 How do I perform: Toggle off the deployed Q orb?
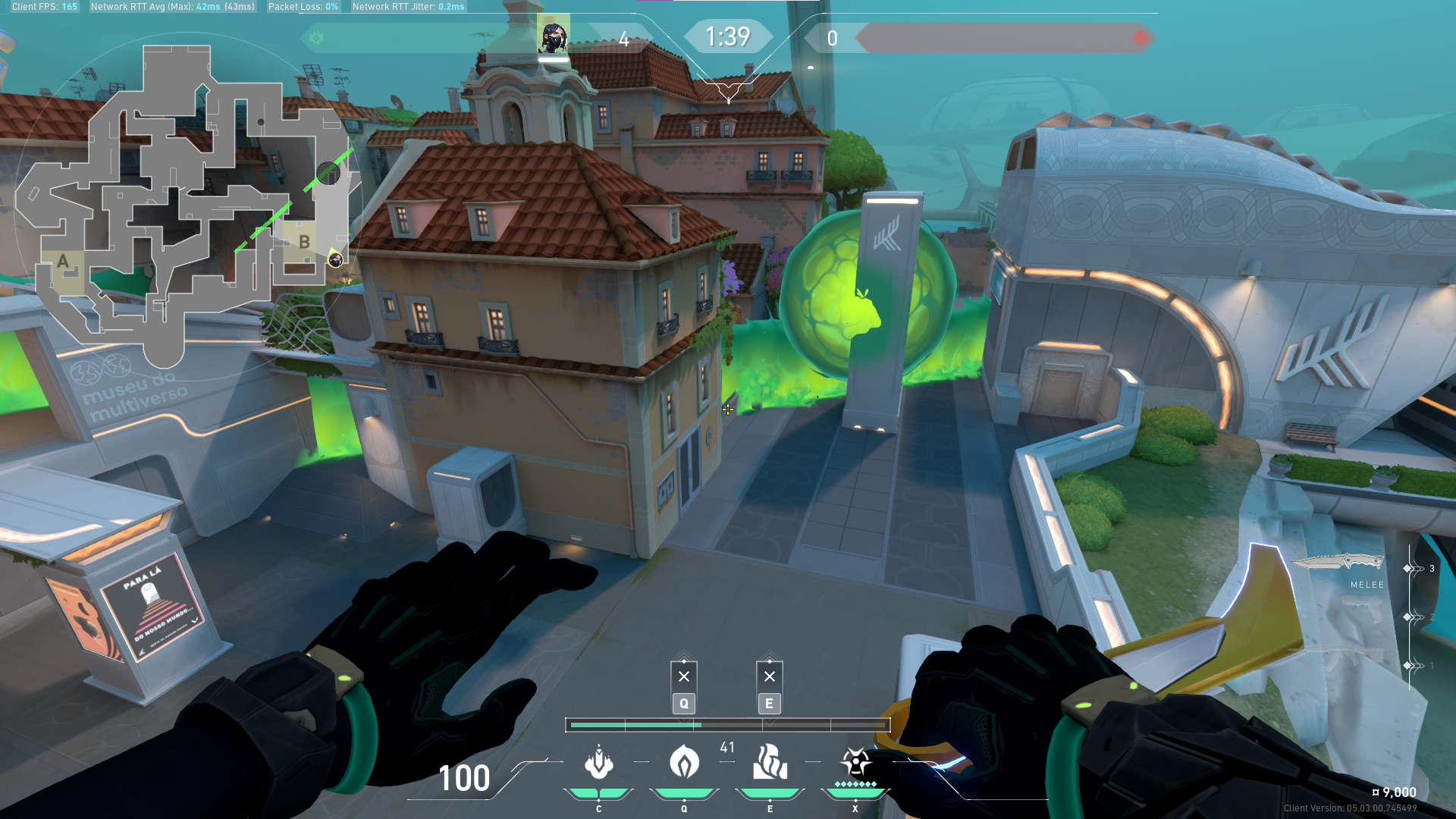(x=683, y=674)
